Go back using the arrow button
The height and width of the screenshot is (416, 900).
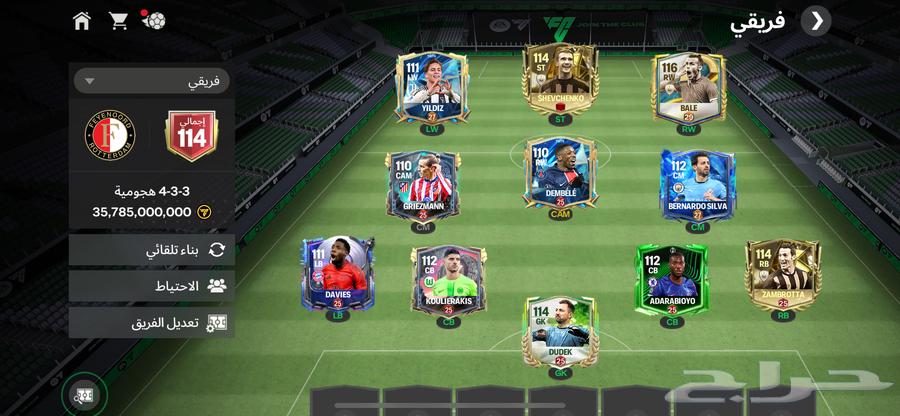tap(816, 20)
